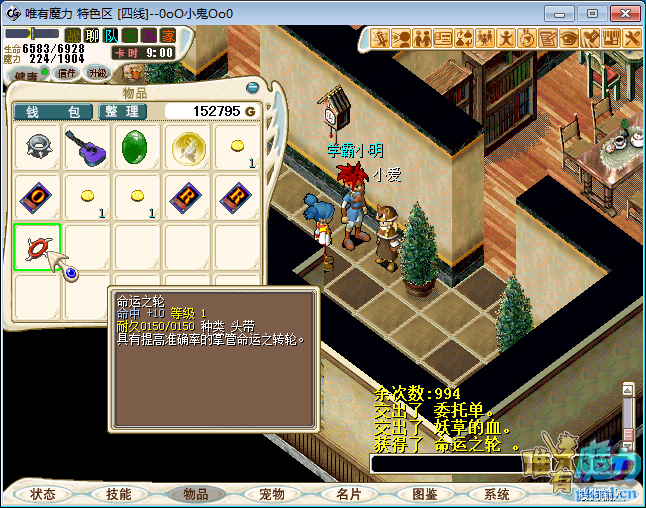Open the 状态 status tab
This screenshot has height=508, width=646.
[x=43, y=494]
